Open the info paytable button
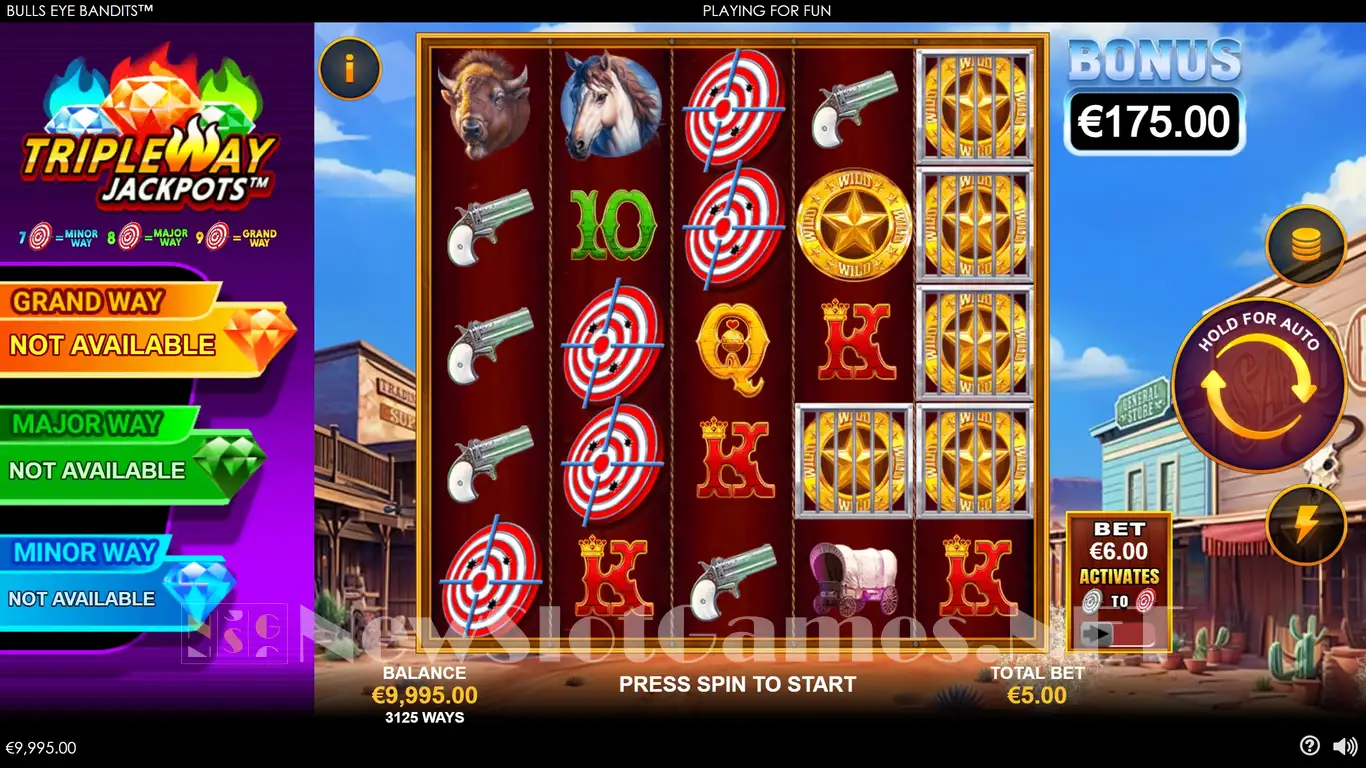 click(x=349, y=68)
